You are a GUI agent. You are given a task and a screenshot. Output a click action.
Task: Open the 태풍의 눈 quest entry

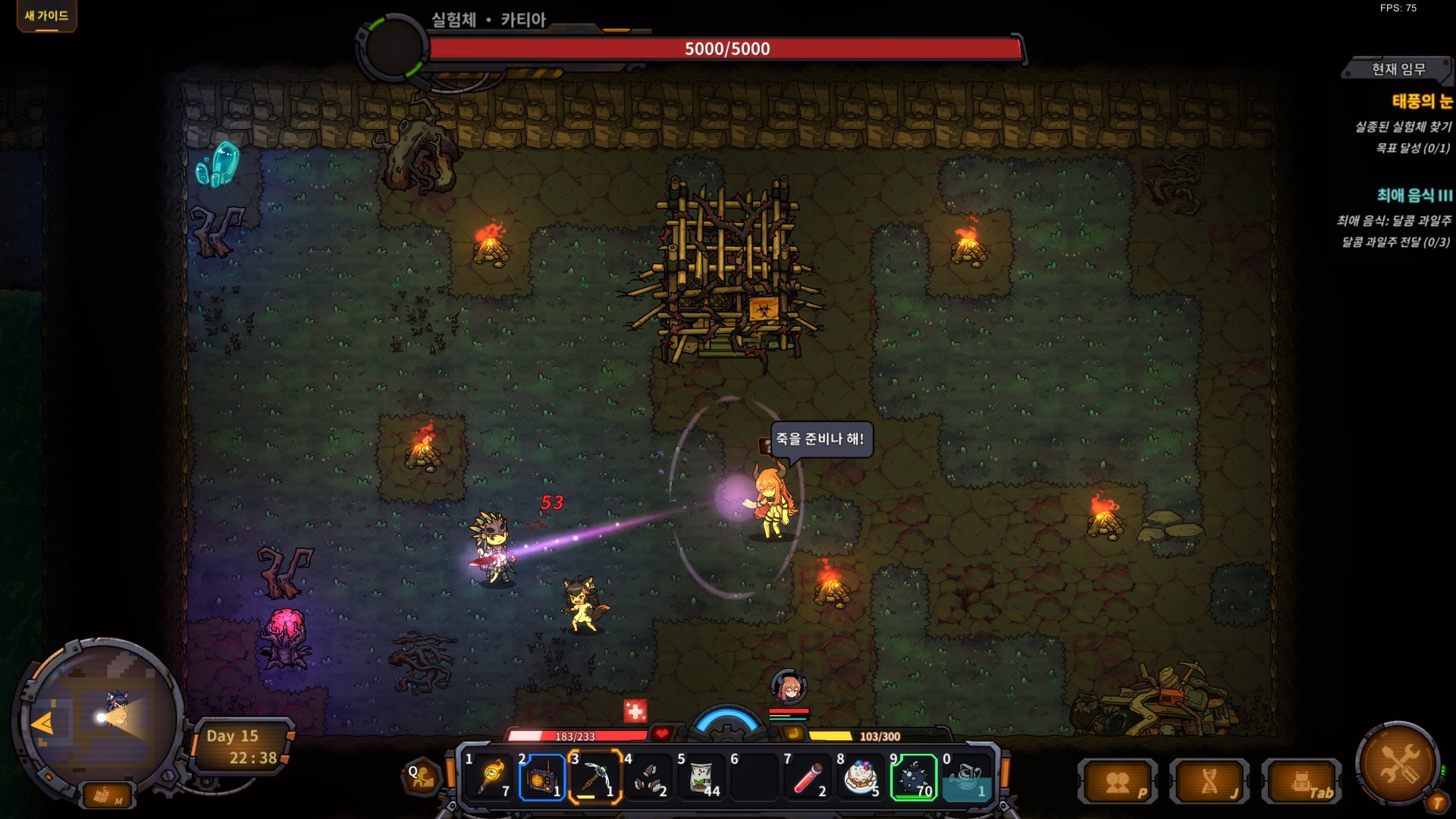click(1422, 101)
